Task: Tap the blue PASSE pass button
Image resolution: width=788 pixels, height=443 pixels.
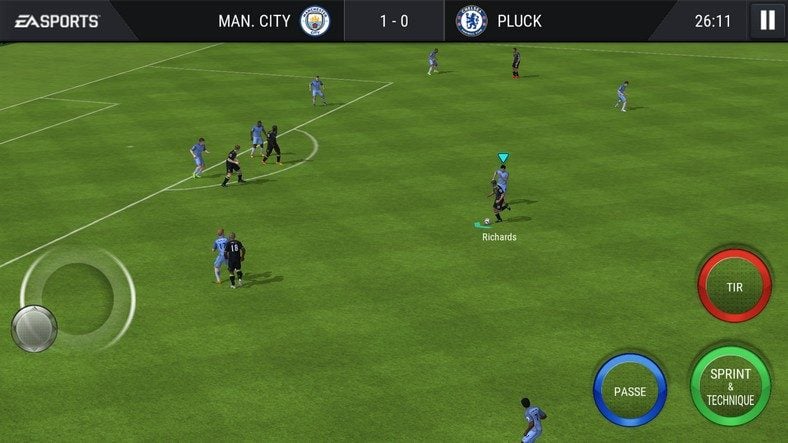Action: [x=630, y=391]
